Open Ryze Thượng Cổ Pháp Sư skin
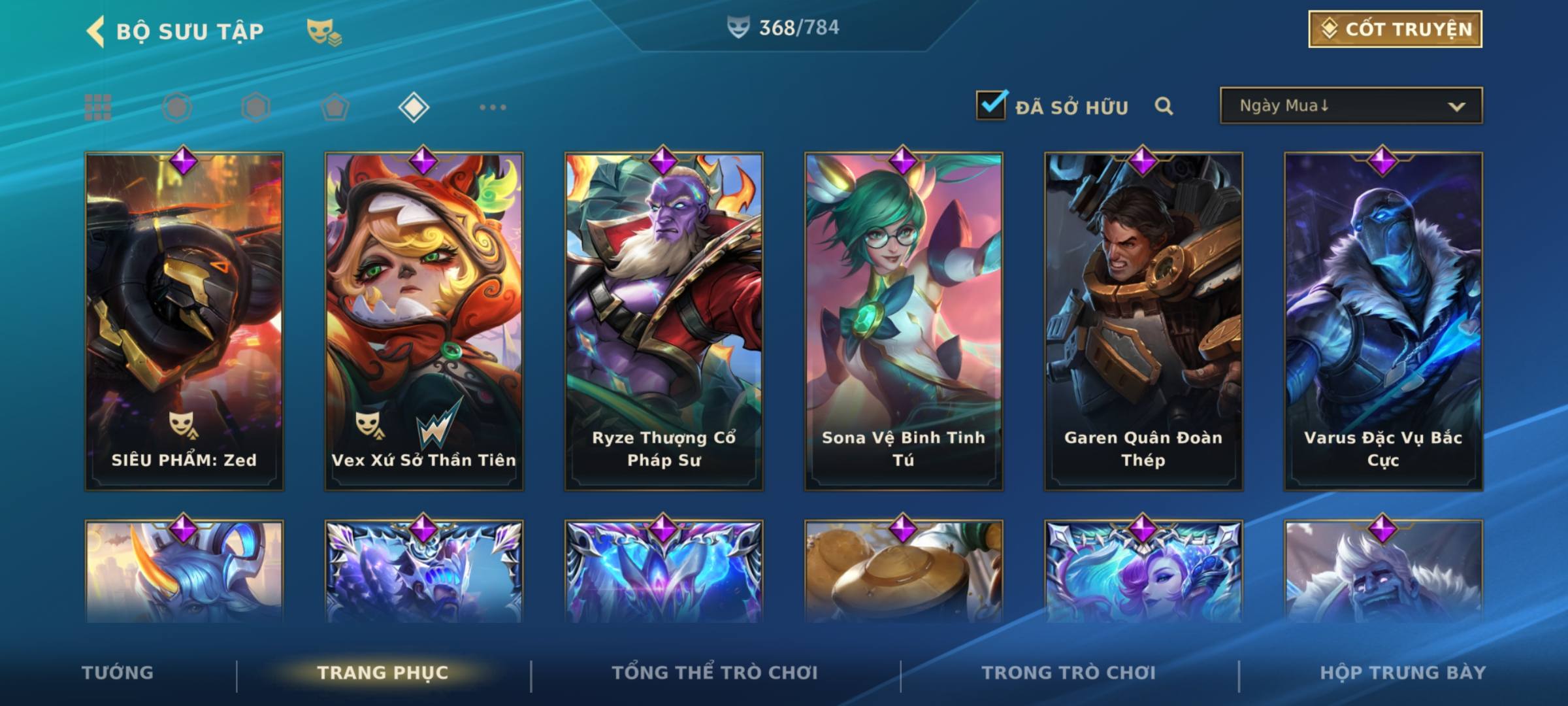Viewport: 1568px width, 706px height. (664, 320)
